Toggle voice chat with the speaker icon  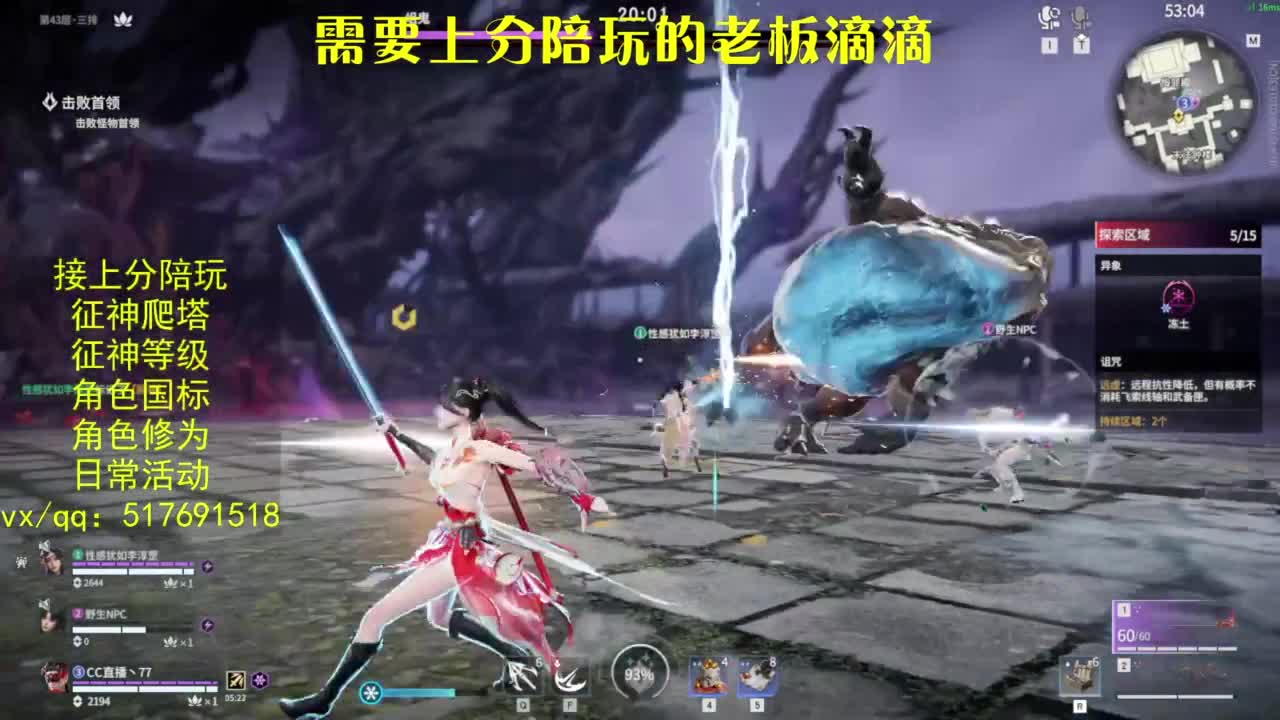[x=1050, y=15]
